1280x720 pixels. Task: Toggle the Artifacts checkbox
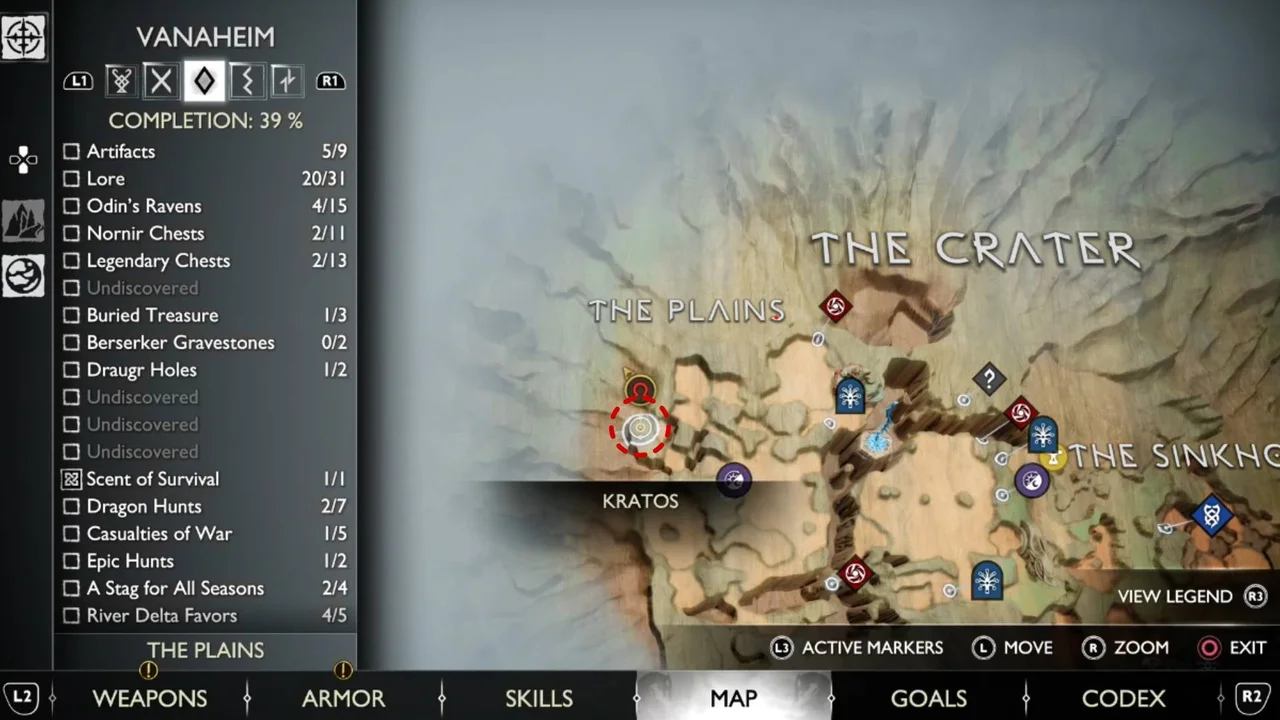tap(71, 151)
